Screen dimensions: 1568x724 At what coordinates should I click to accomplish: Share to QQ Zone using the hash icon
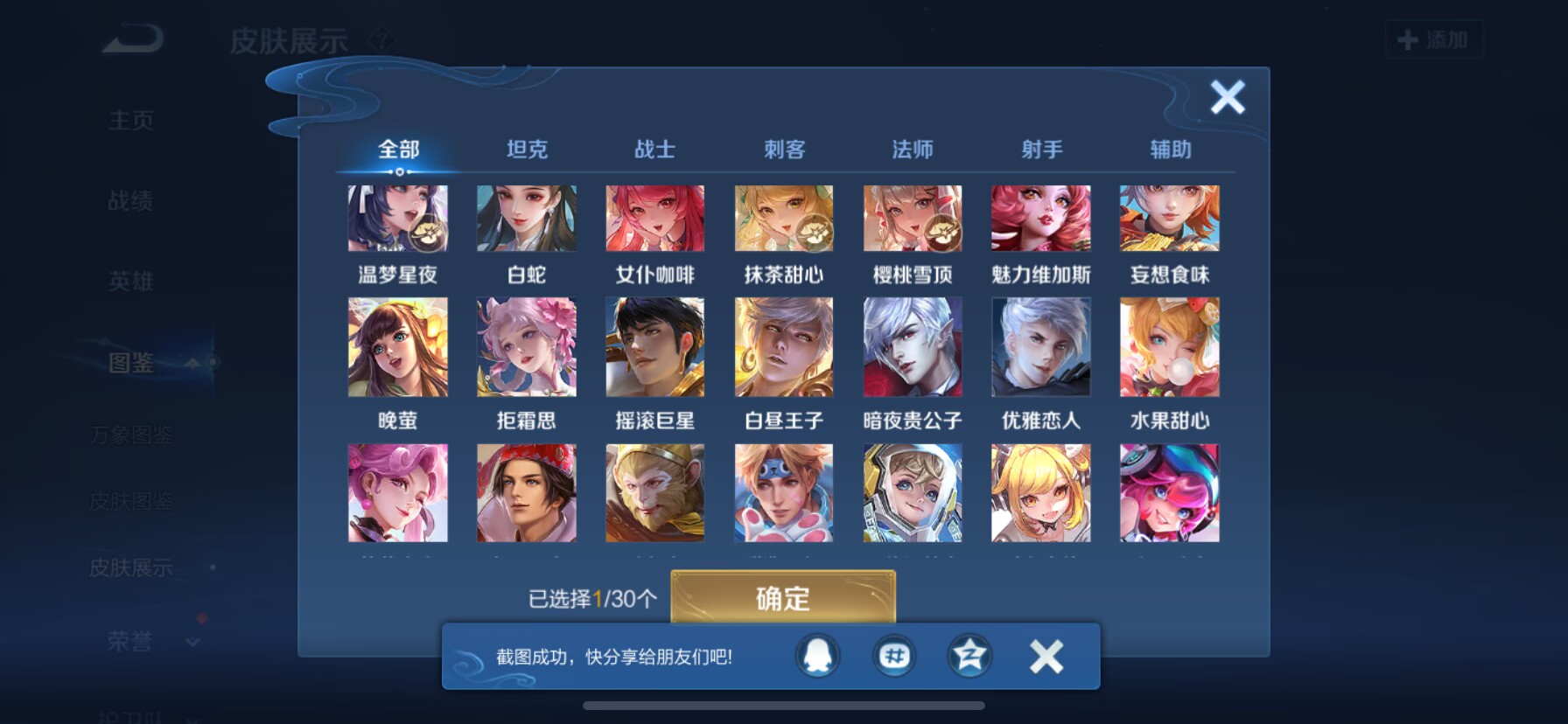pos(893,657)
